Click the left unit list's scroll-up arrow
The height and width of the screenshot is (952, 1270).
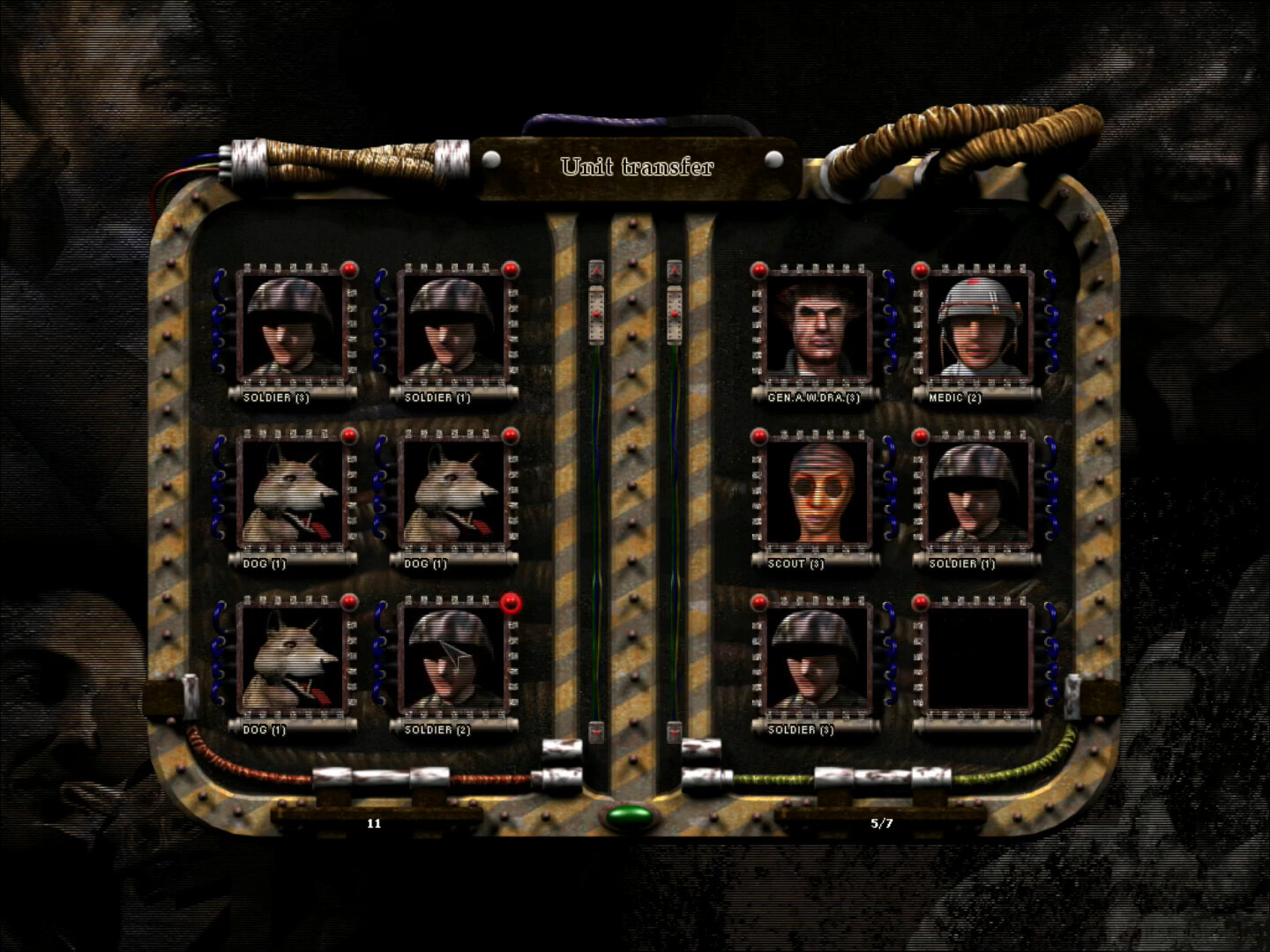(597, 271)
